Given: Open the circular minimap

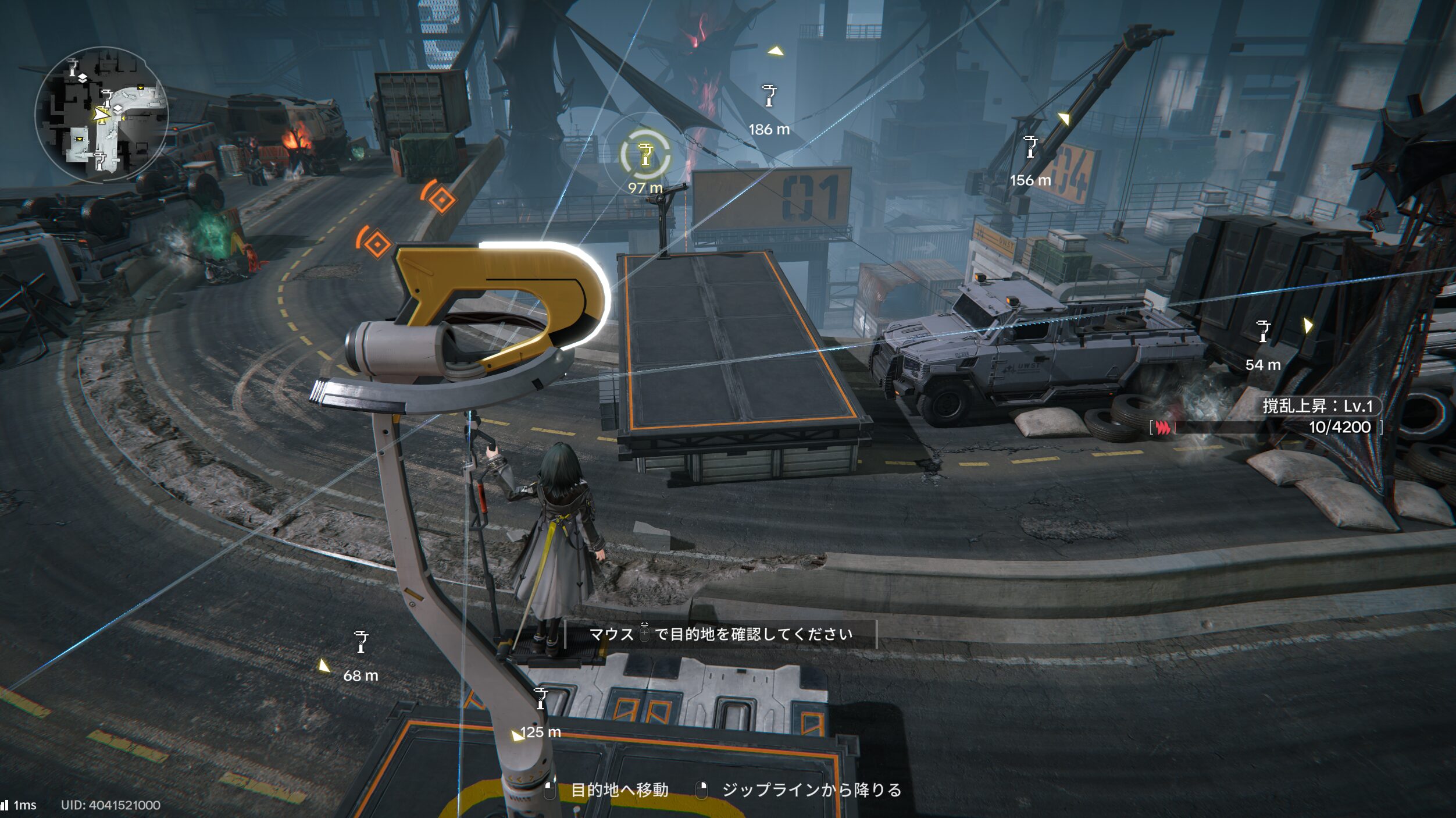Looking at the screenshot, I should 102,115.
